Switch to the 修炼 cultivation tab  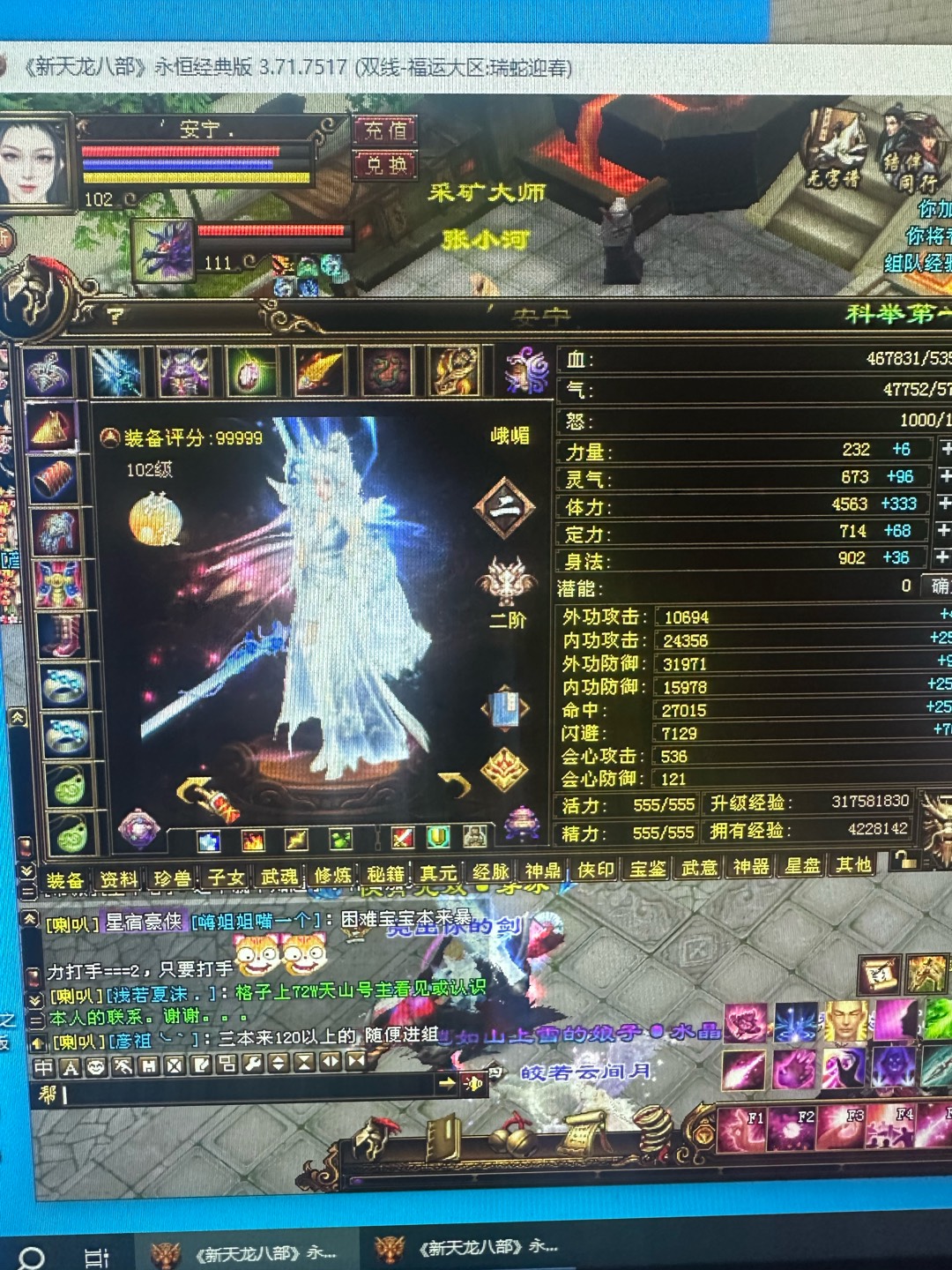(x=333, y=875)
